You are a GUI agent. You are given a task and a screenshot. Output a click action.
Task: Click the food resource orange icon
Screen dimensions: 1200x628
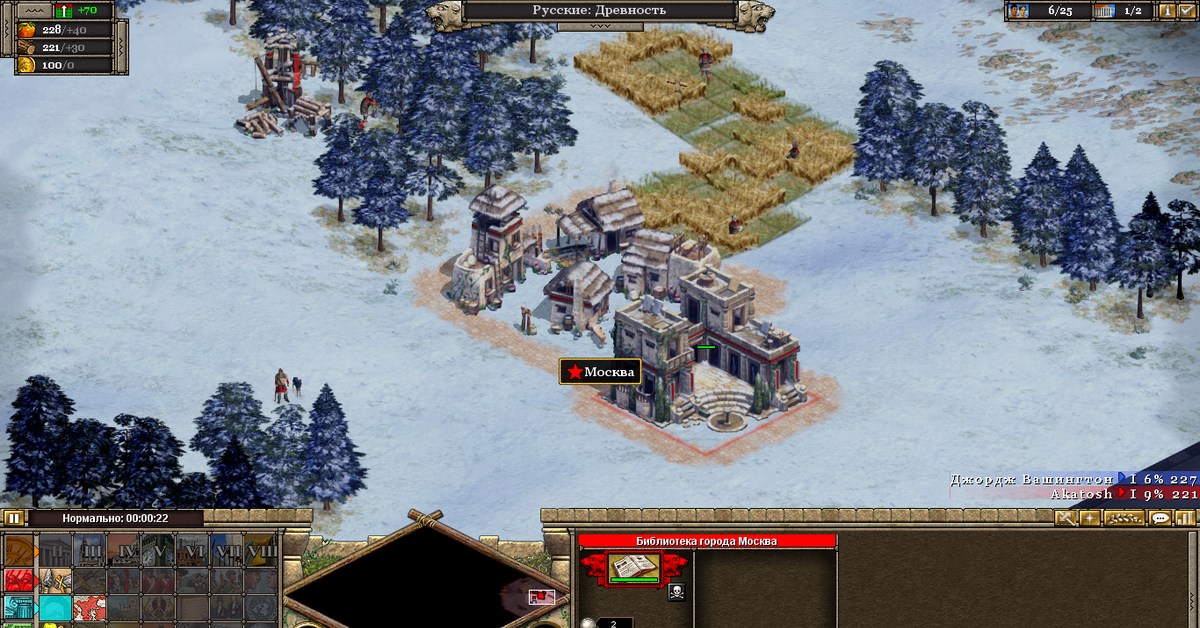pyautogui.click(x=25, y=29)
